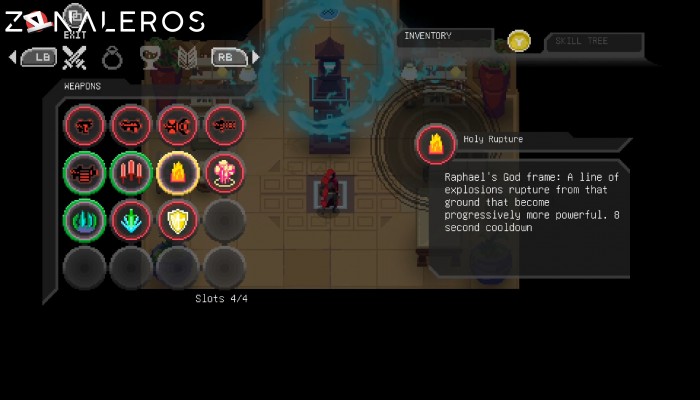Viewport: 700px width, 400px height.
Task: Switch to the crossed swords Weapons tab
Action: pyautogui.click(x=75, y=57)
